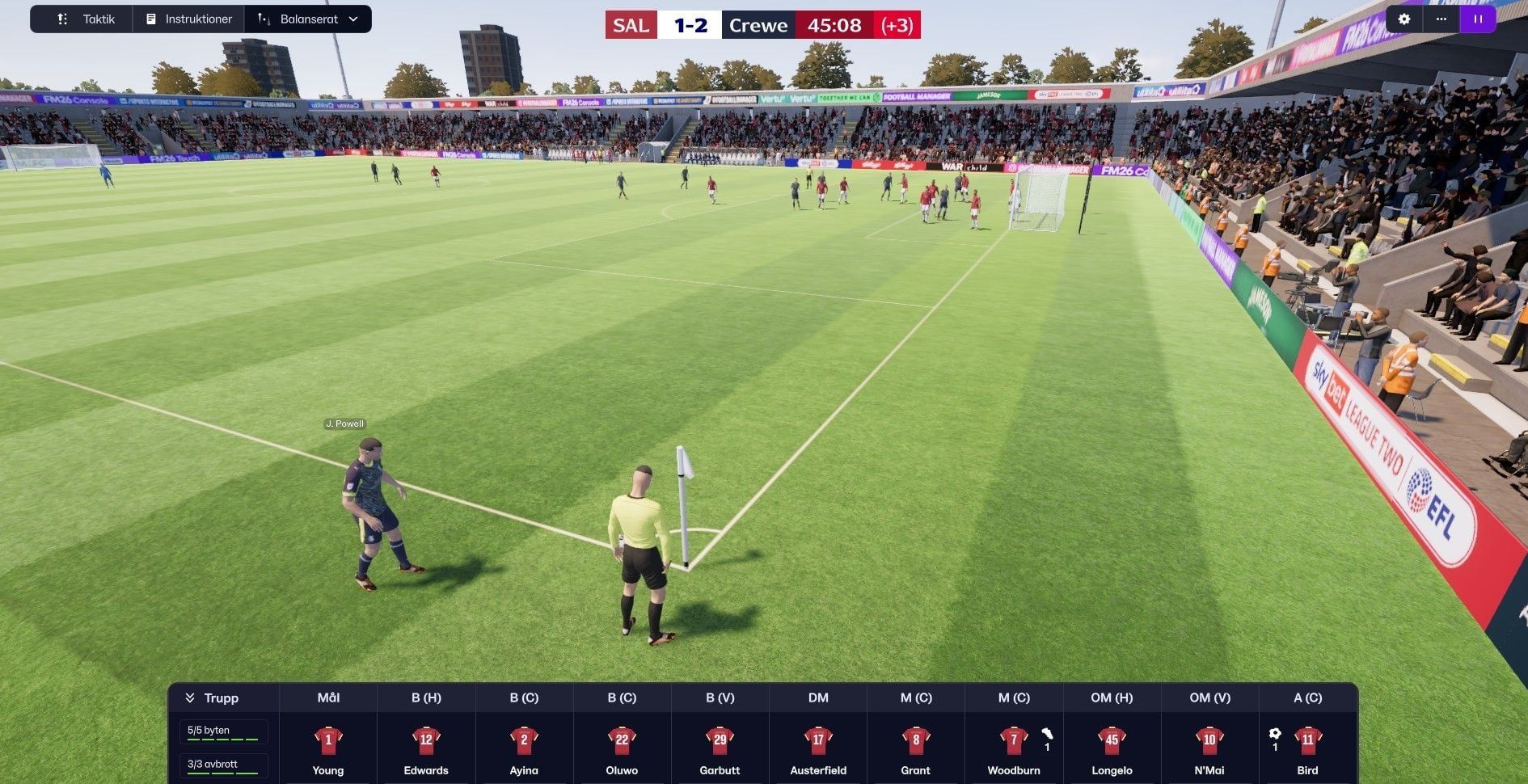Click the goal ball icon next to Bird
Screen dimensions: 1528x784
point(1275,734)
